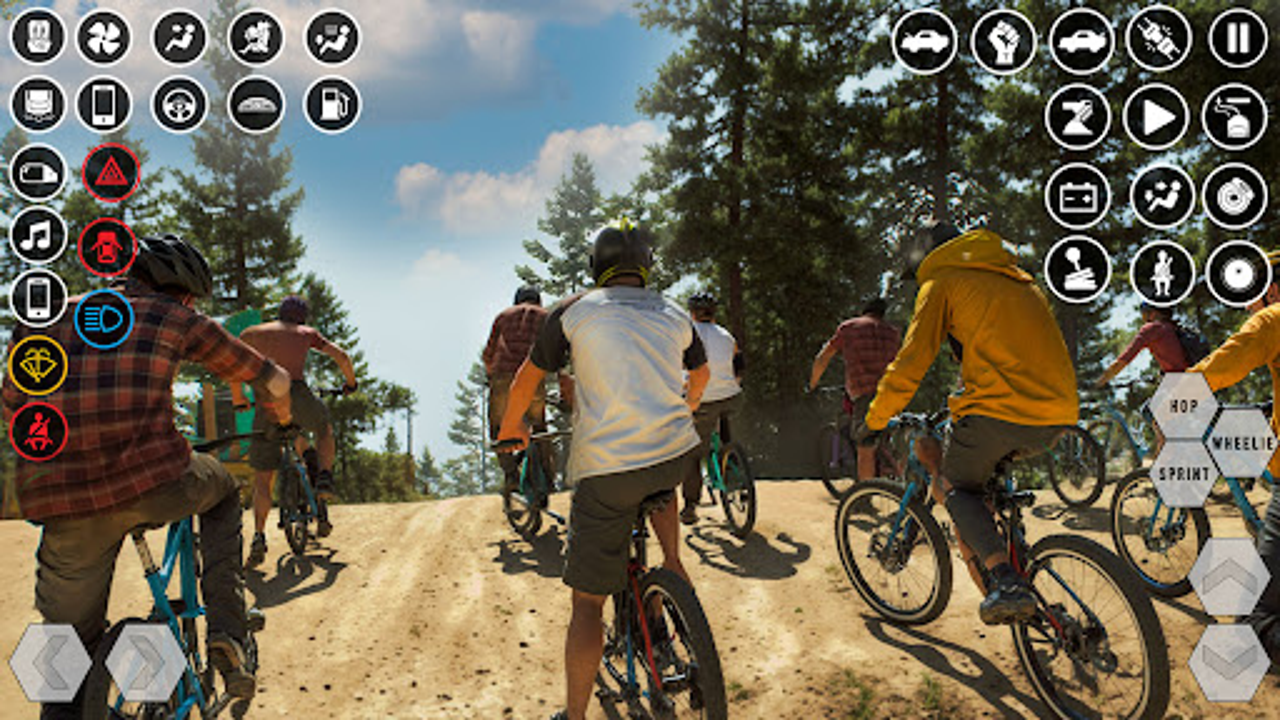Click the fuel pump icon
The width and height of the screenshot is (1280, 720).
[331, 104]
